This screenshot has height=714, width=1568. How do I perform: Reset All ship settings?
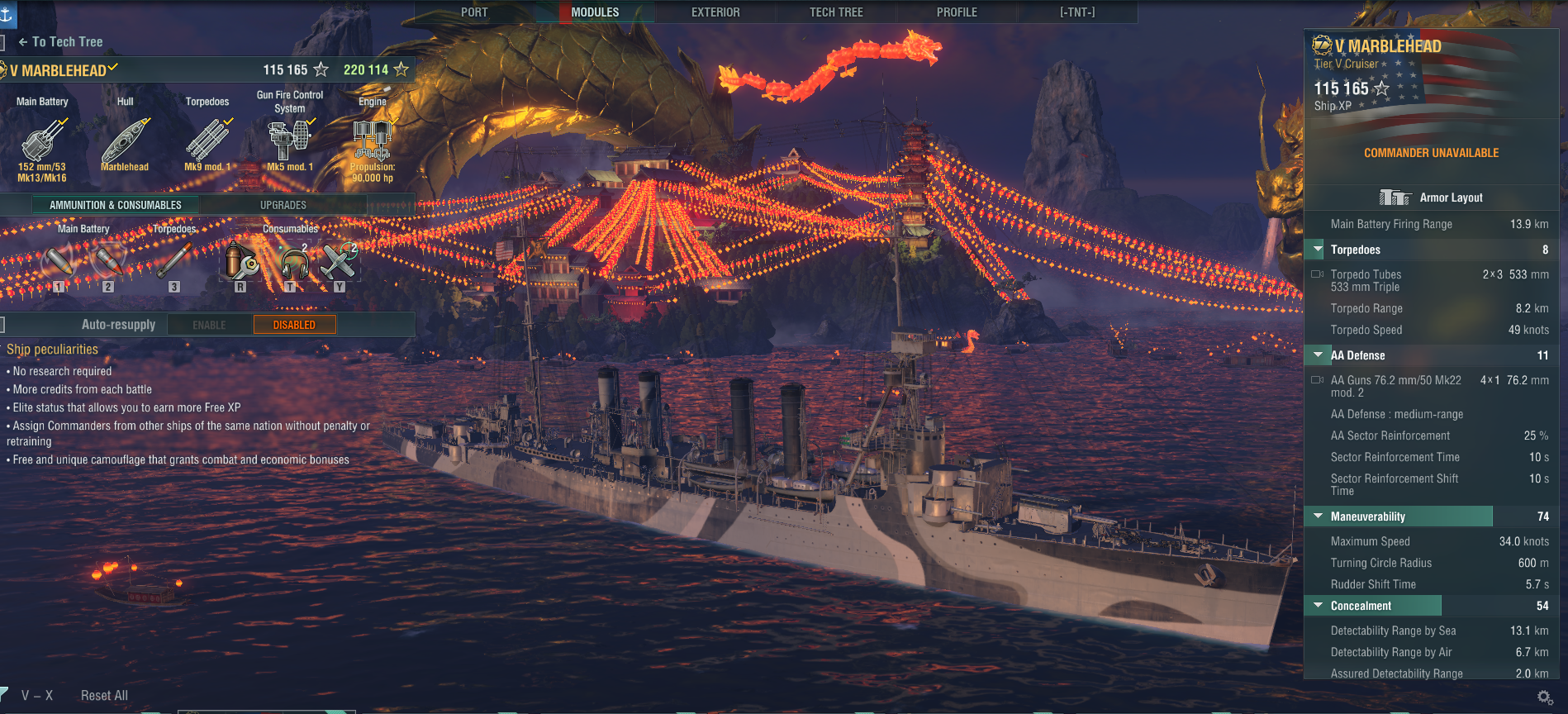(104, 696)
